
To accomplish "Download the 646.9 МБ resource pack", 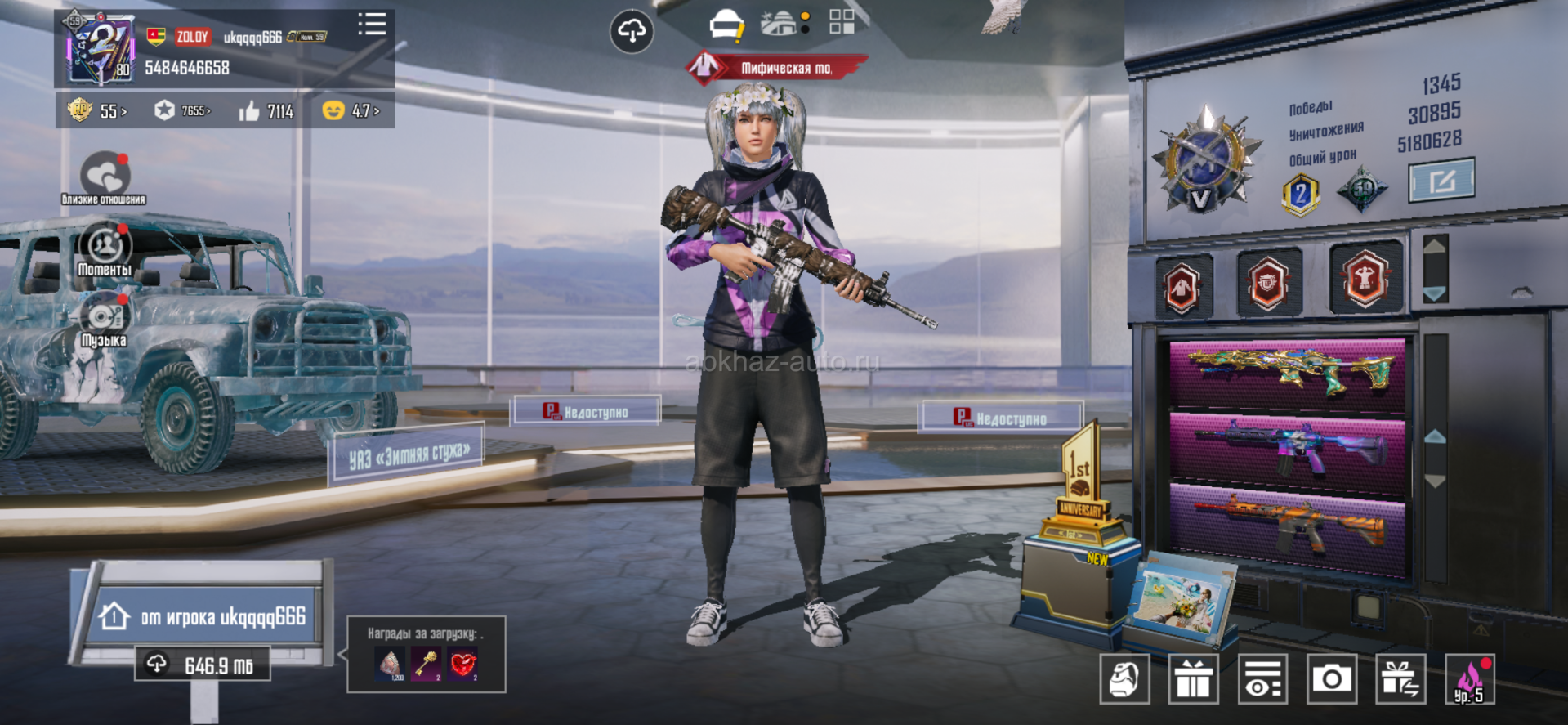I will pos(203,665).
